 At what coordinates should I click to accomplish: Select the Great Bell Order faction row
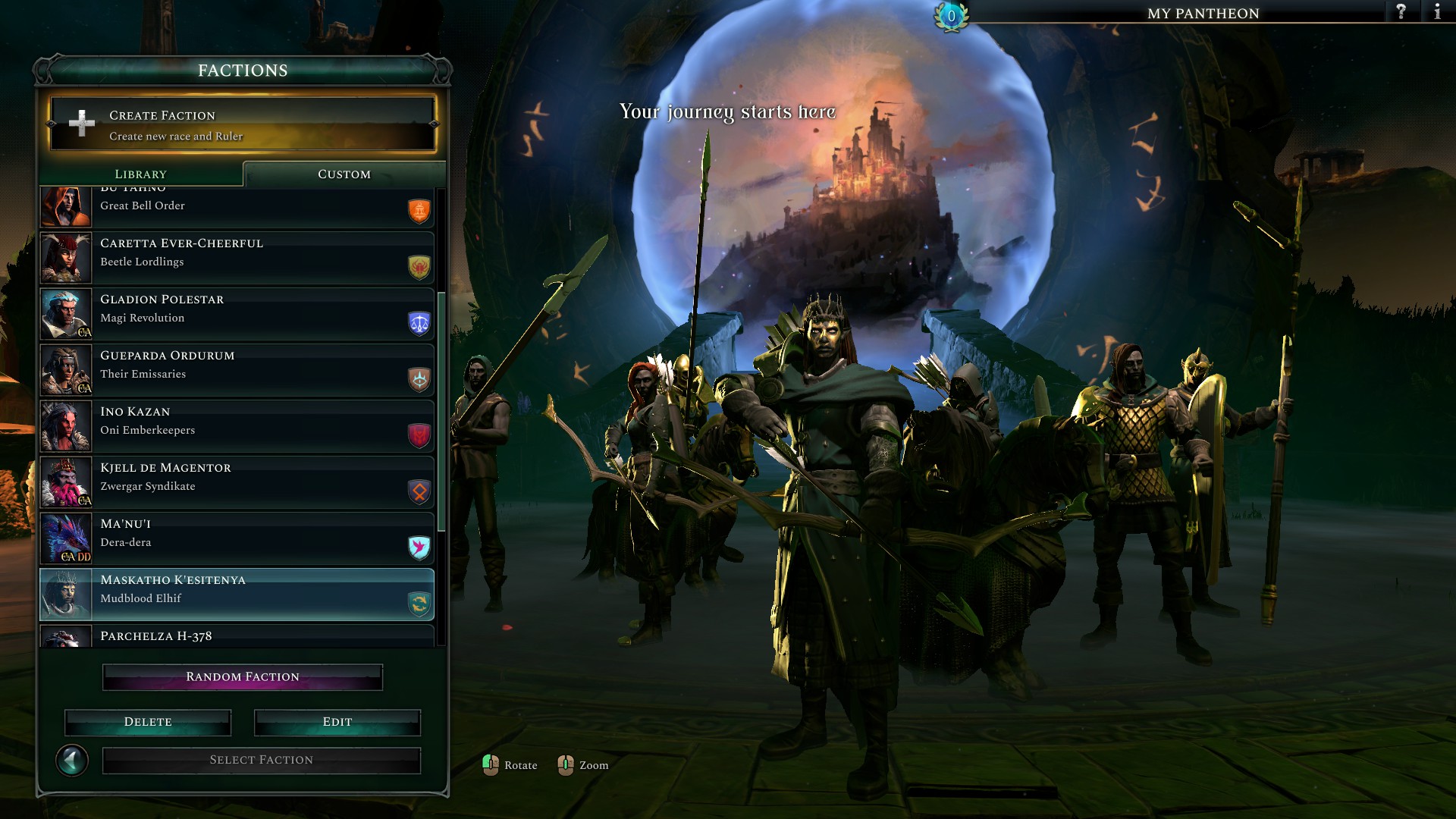pyautogui.click(x=237, y=206)
